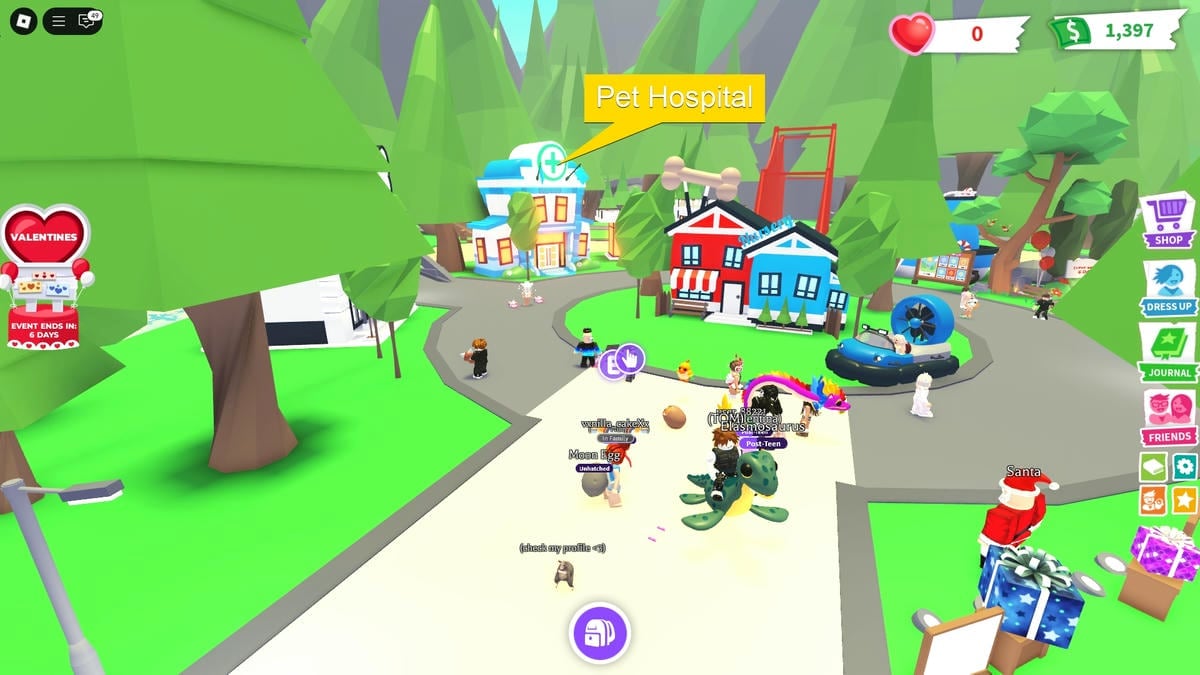Open the purple backpack inventory
The image size is (1200, 675).
pyautogui.click(x=598, y=633)
